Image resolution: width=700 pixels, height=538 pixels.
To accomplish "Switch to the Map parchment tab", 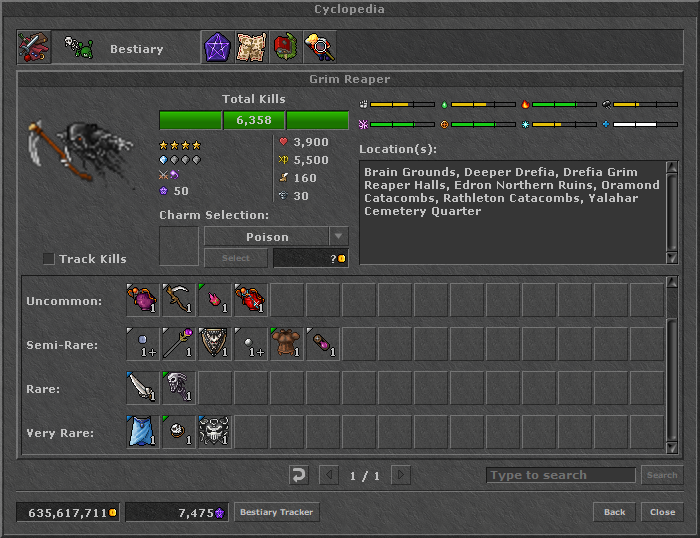I will (251, 48).
